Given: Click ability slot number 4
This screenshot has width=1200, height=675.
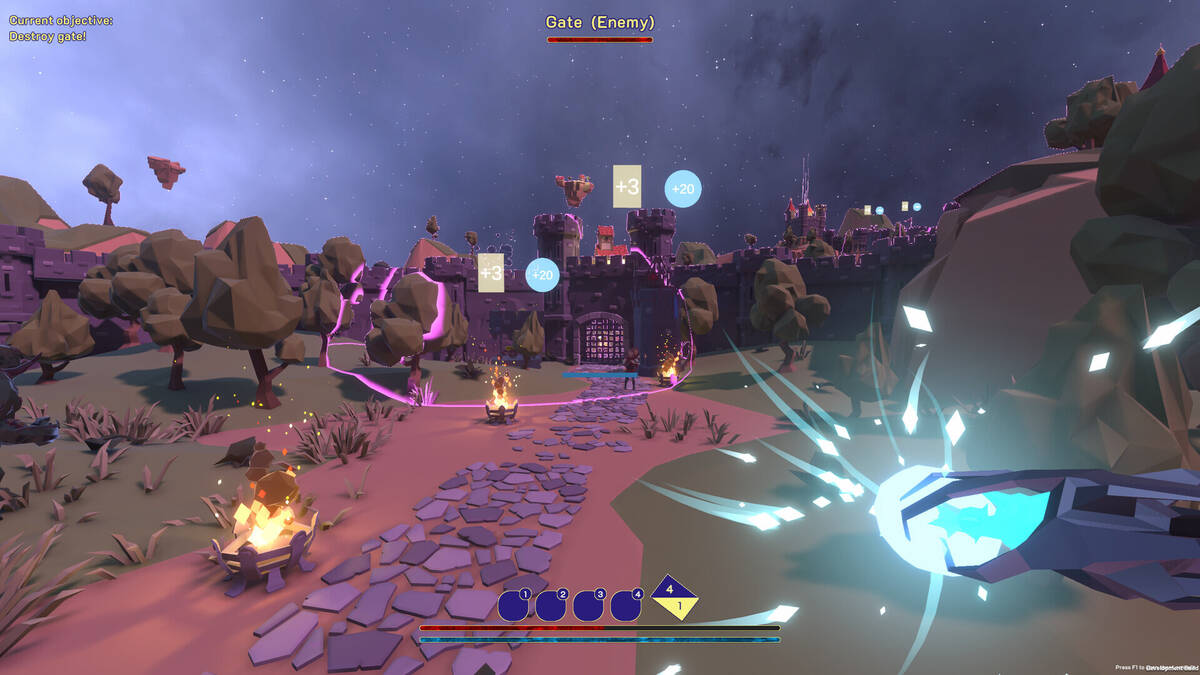Looking at the screenshot, I should click(x=626, y=605).
